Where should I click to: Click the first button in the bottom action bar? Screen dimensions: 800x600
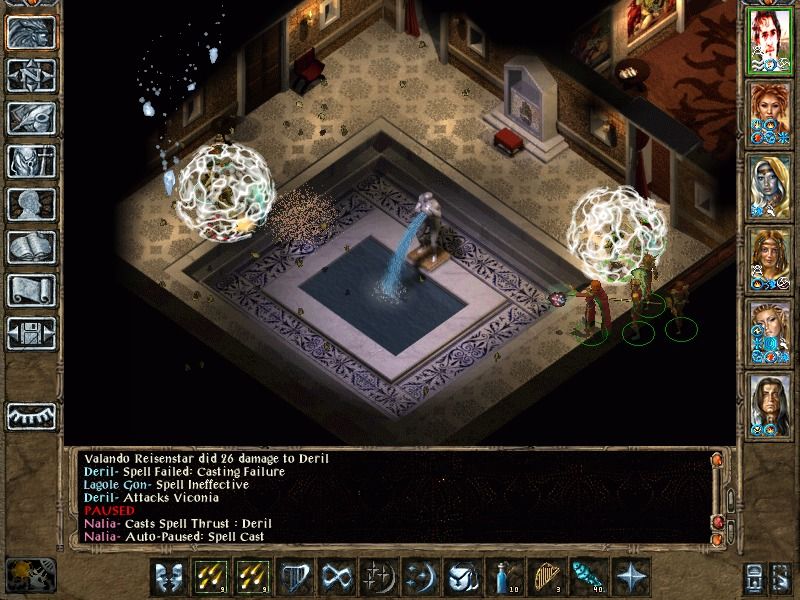[x=166, y=578]
